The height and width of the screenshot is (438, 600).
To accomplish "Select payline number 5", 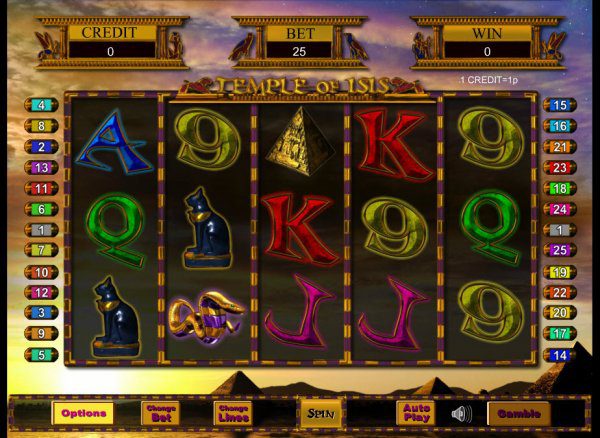I will click(x=41, y=354).
